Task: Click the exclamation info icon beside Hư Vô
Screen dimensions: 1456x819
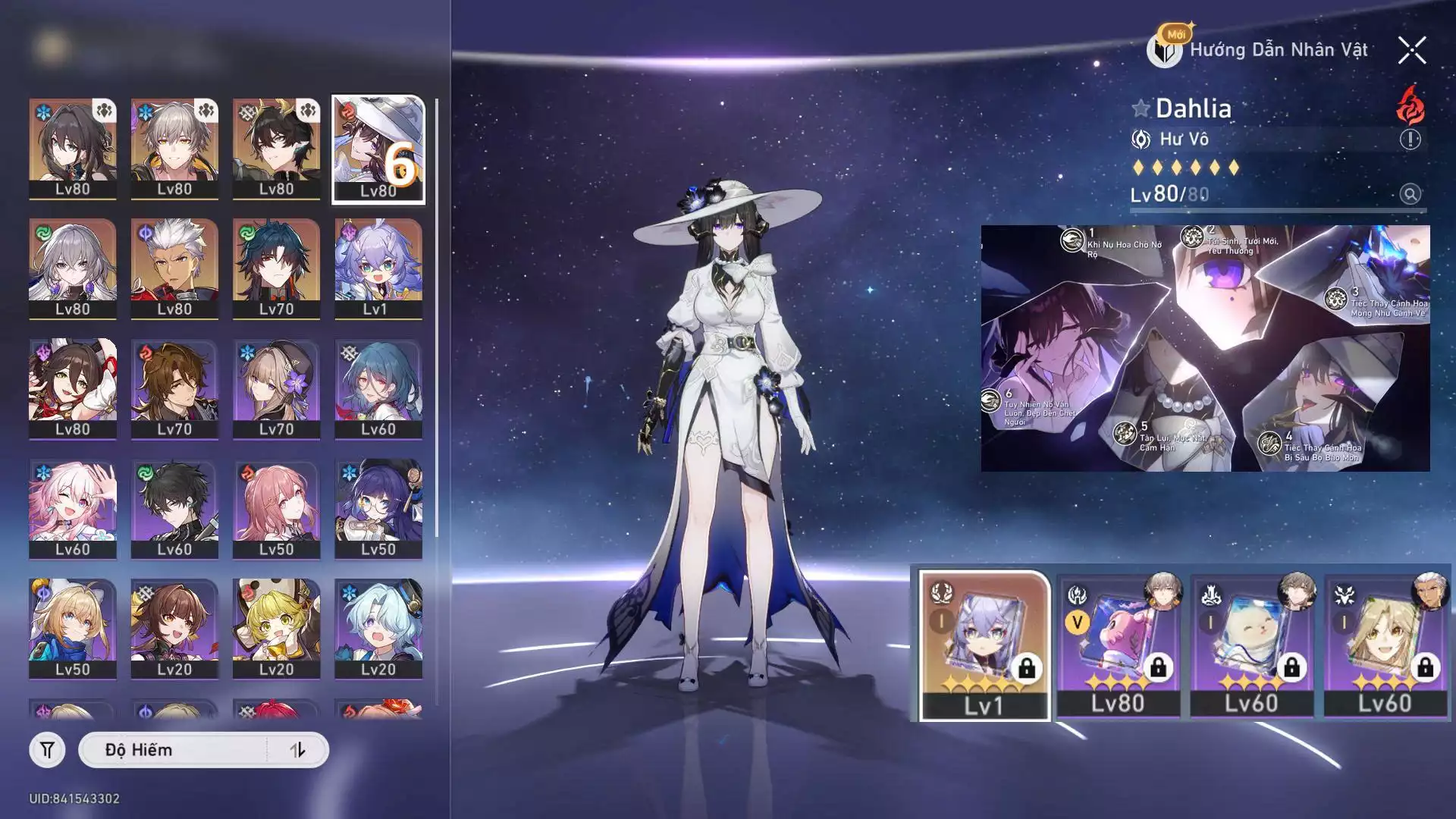Action: point(1410,140)
